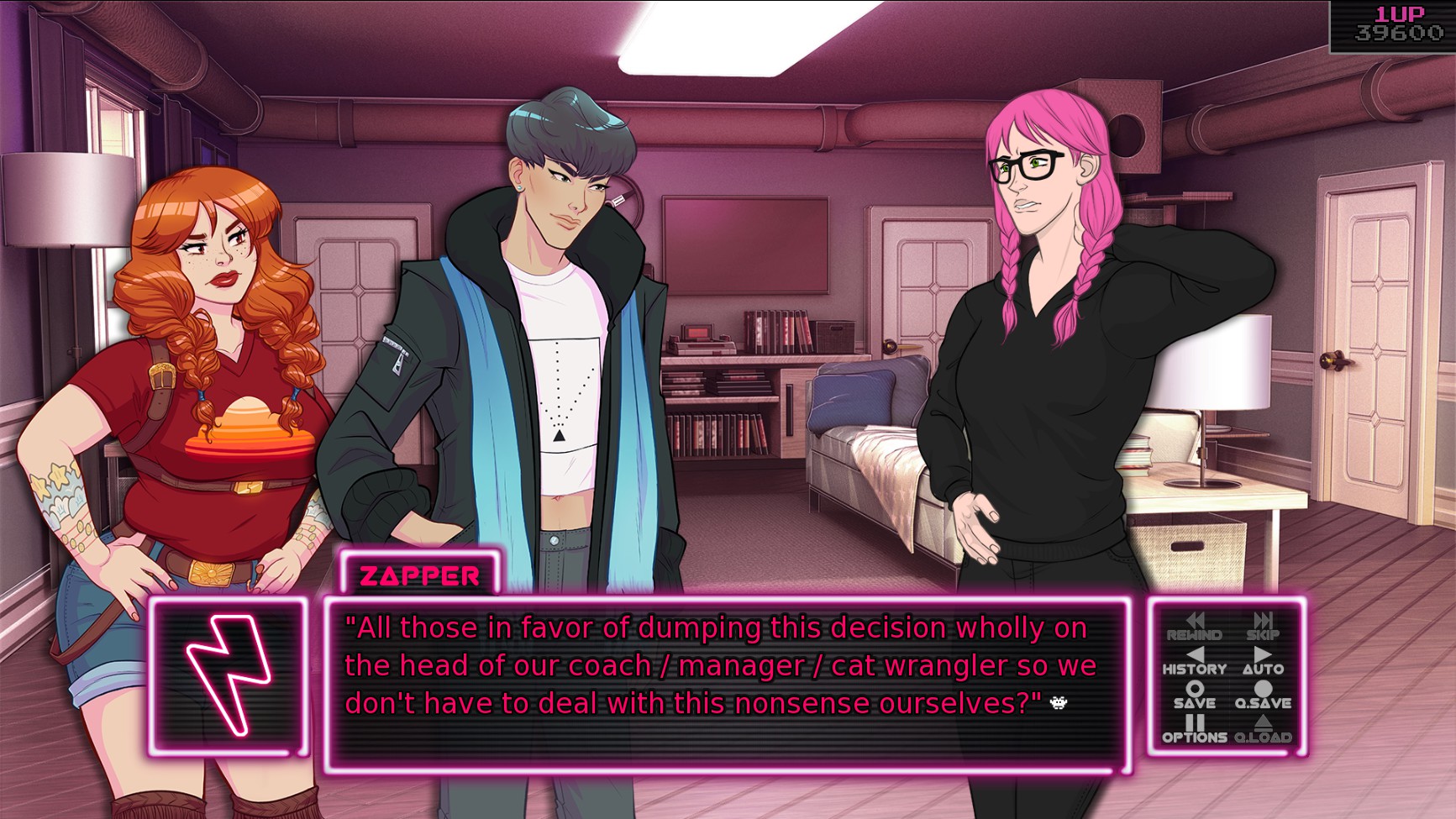The image size is (1456, 819).
Task: Advance Zapper's dialogue text box
Action: pyautogui.click(x=726, y=683)
